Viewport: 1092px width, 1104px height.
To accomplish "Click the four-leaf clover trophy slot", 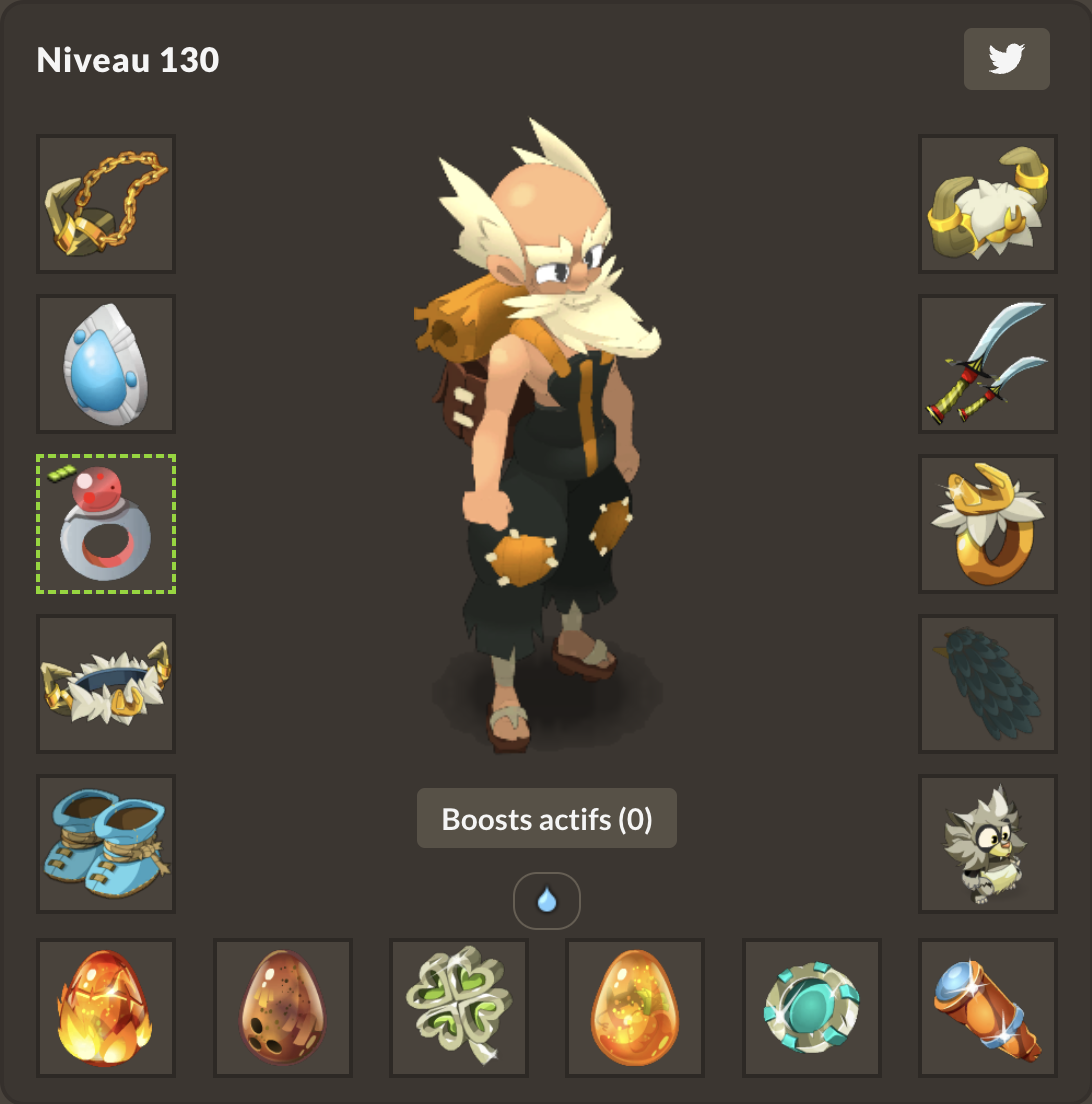I will 459,1008.
